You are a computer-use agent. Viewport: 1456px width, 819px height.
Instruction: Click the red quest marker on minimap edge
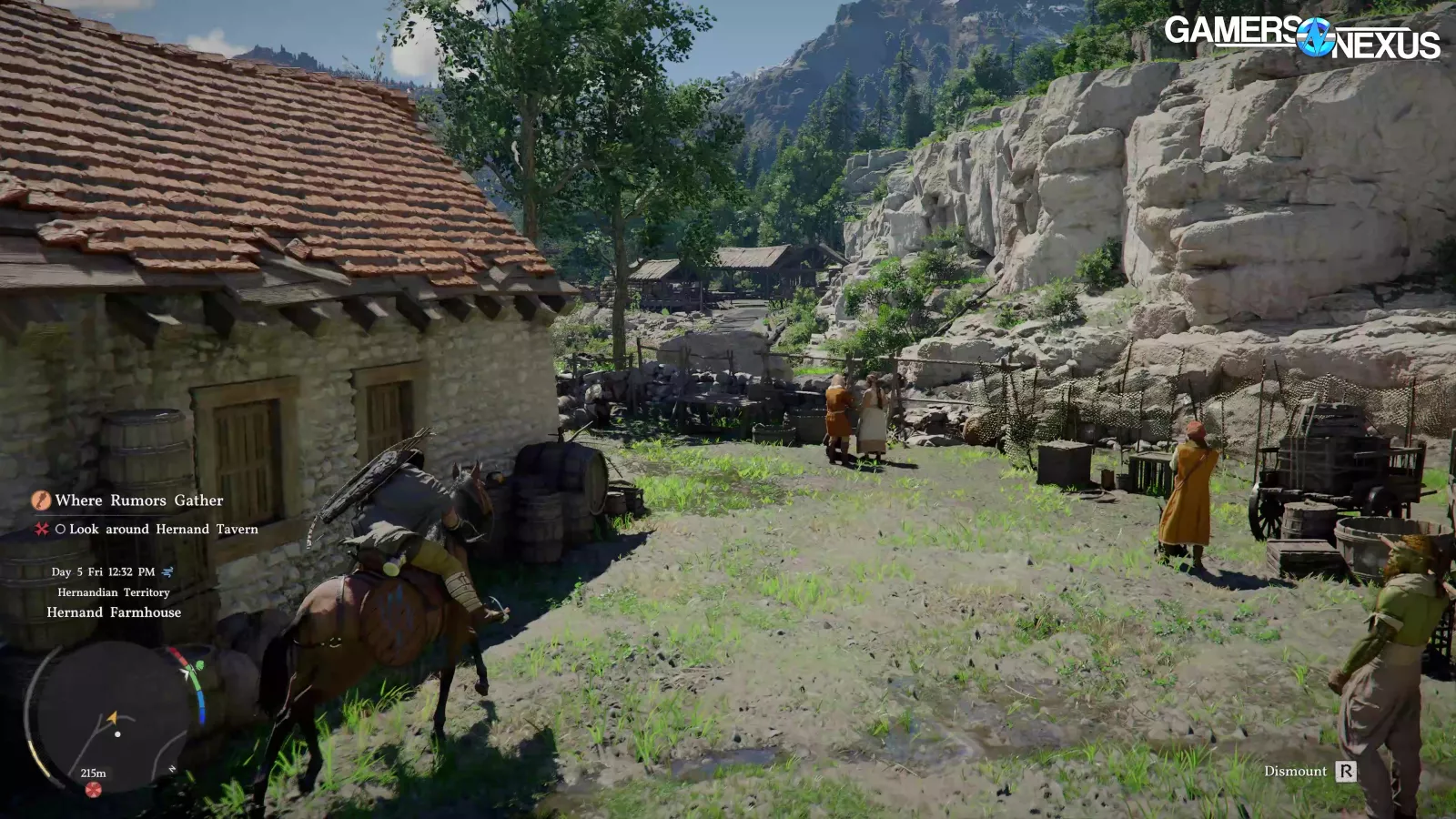pyautogui.click(x=93, y=789)
